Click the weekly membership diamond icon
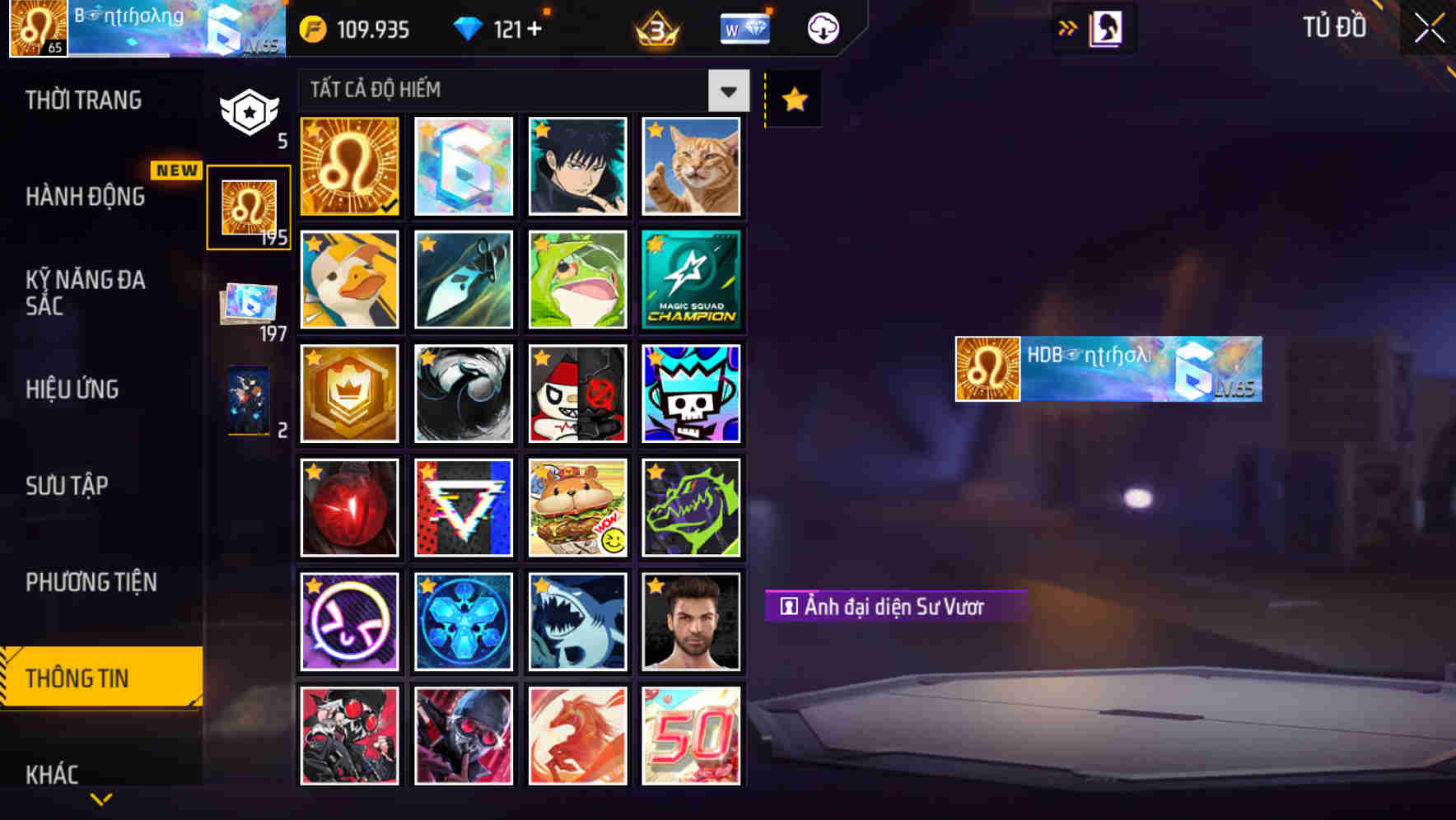 point(744,27)
